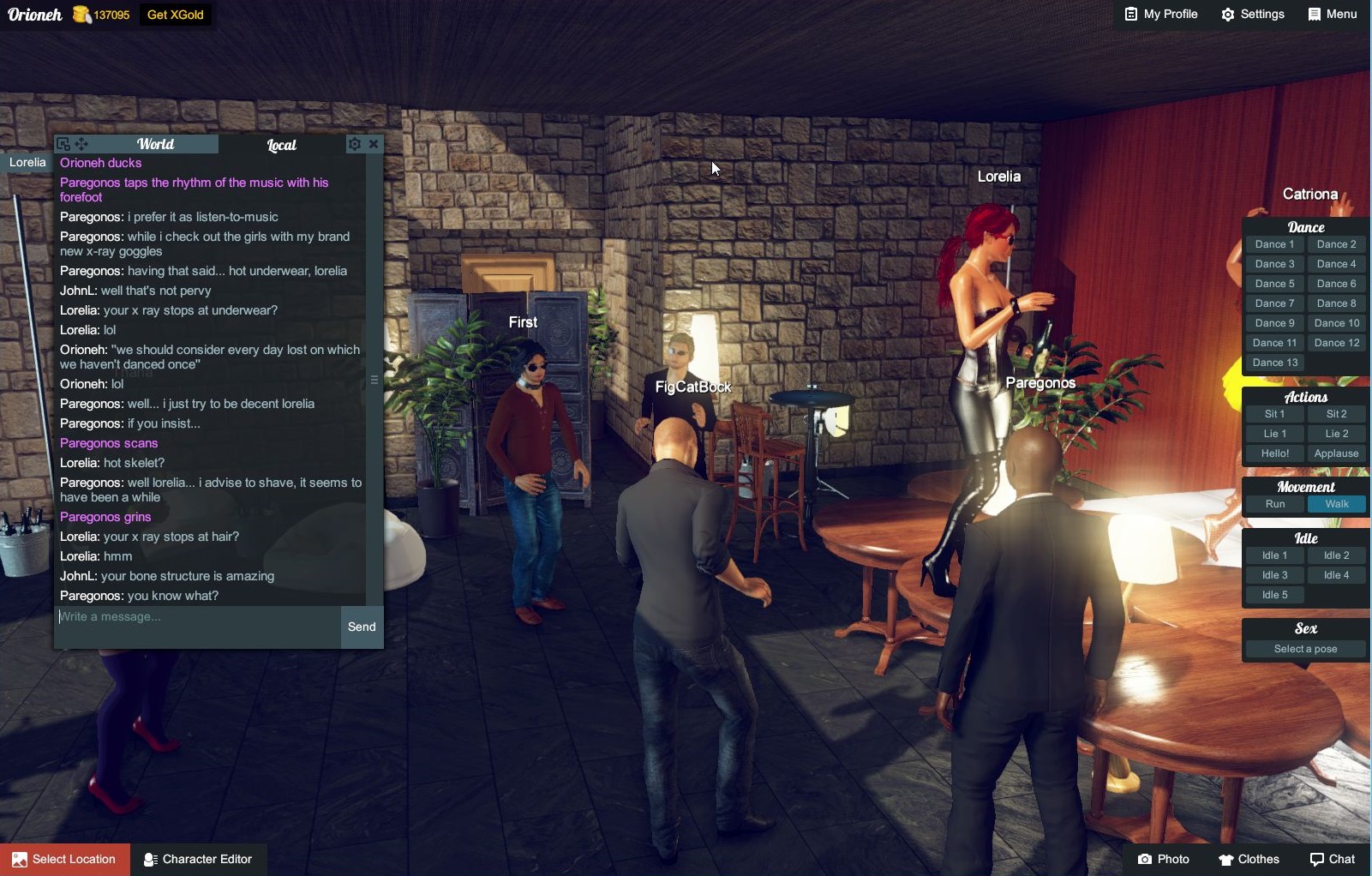Open chat settings gear icon
This screenshot has width=1372, height=876.
click(355, 144)
